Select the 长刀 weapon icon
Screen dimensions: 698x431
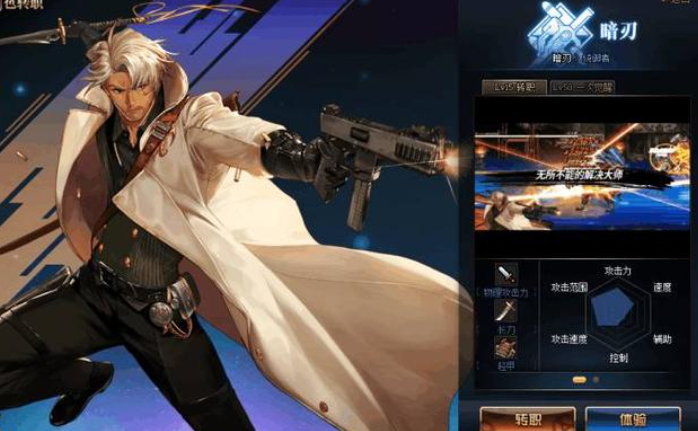pos(508,311)
